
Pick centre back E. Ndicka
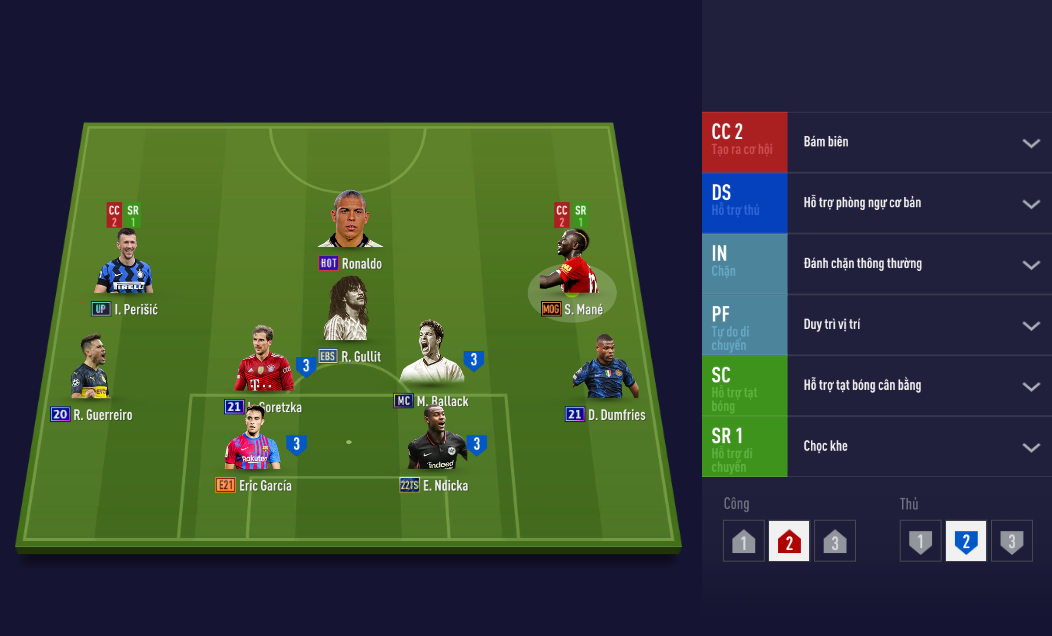(435, 440)
